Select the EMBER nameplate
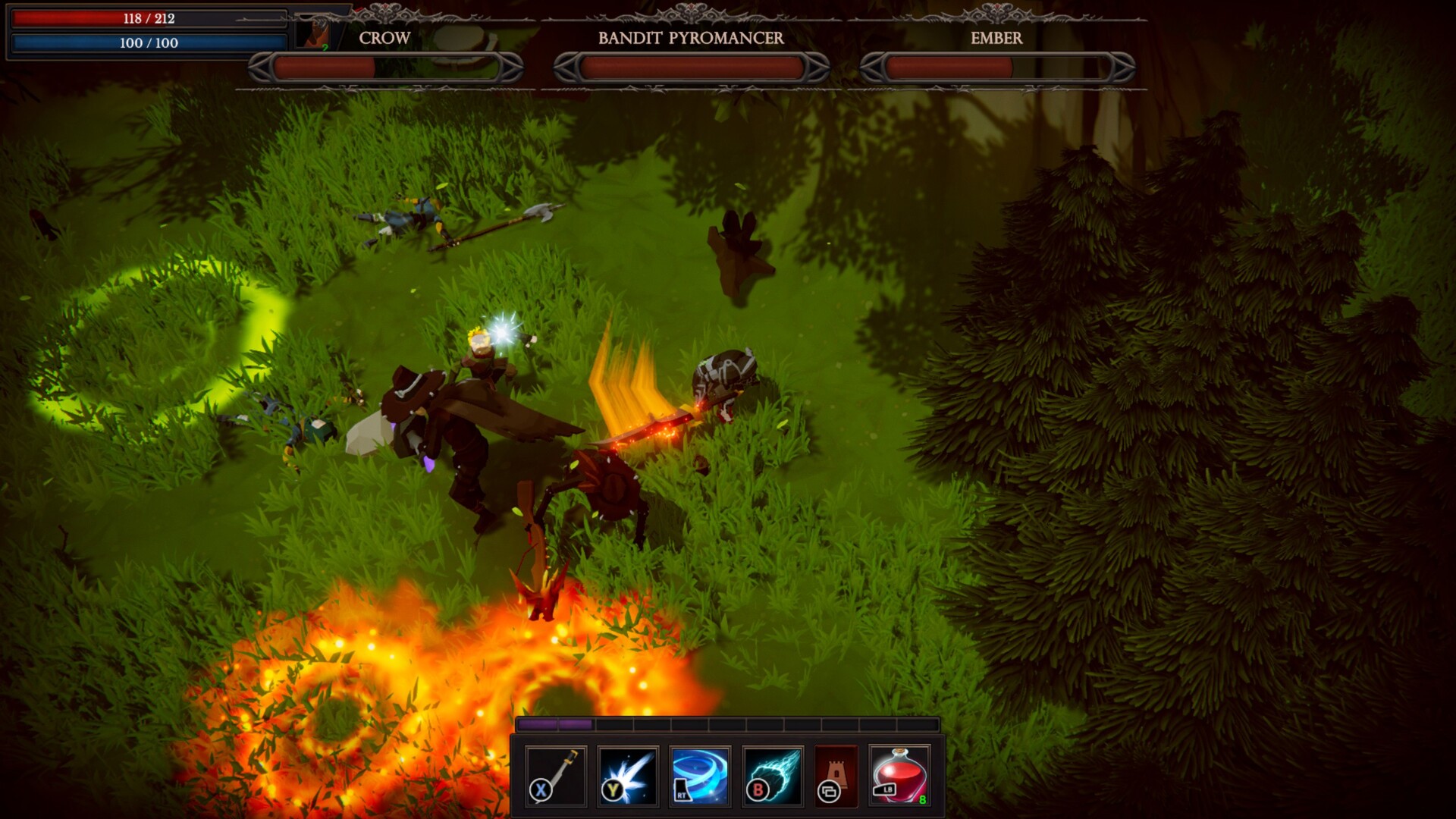This screenshot has width=1456, height=819. 996,39
